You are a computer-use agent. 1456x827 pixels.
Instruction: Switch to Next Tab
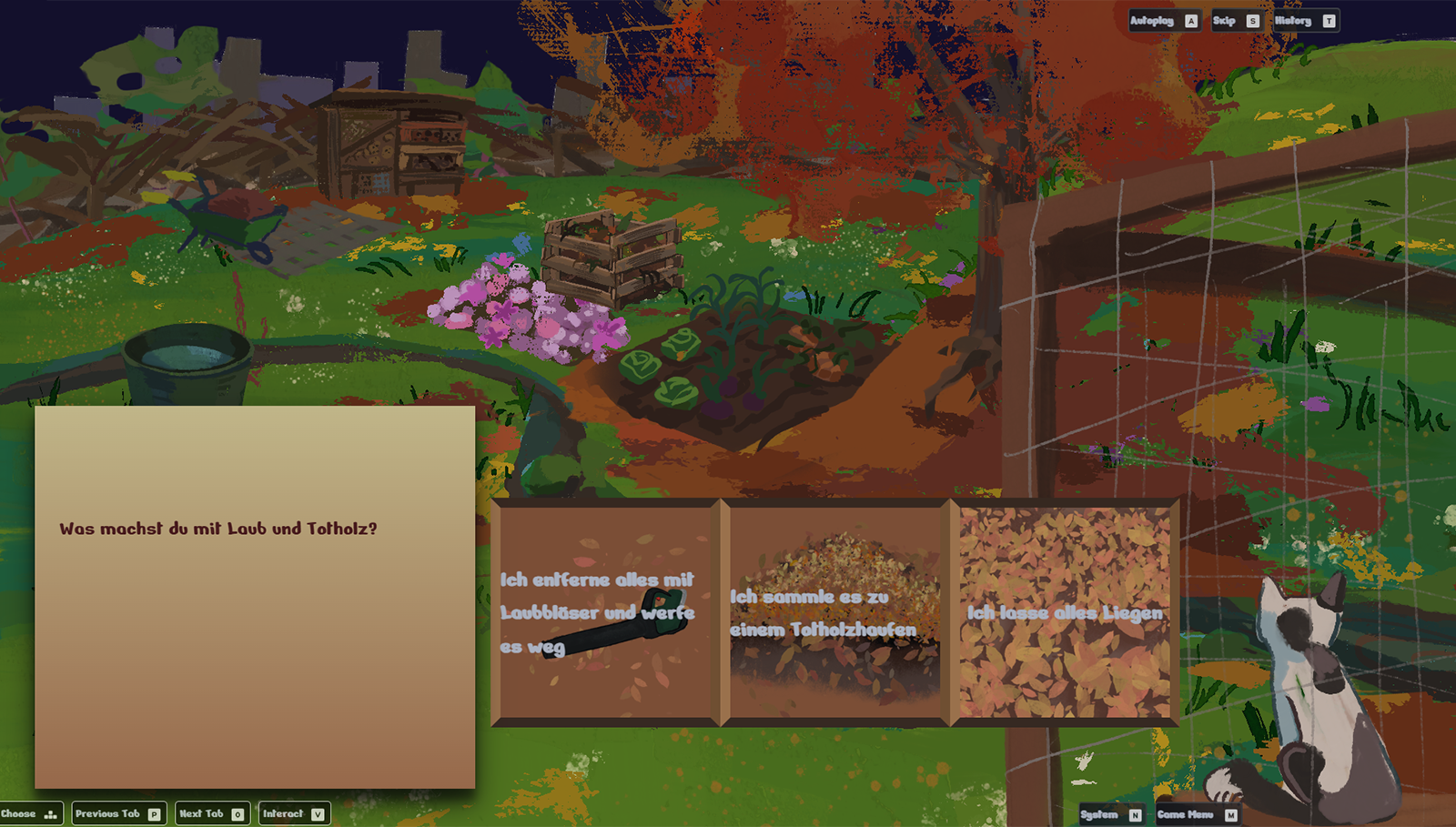[211, 813]
